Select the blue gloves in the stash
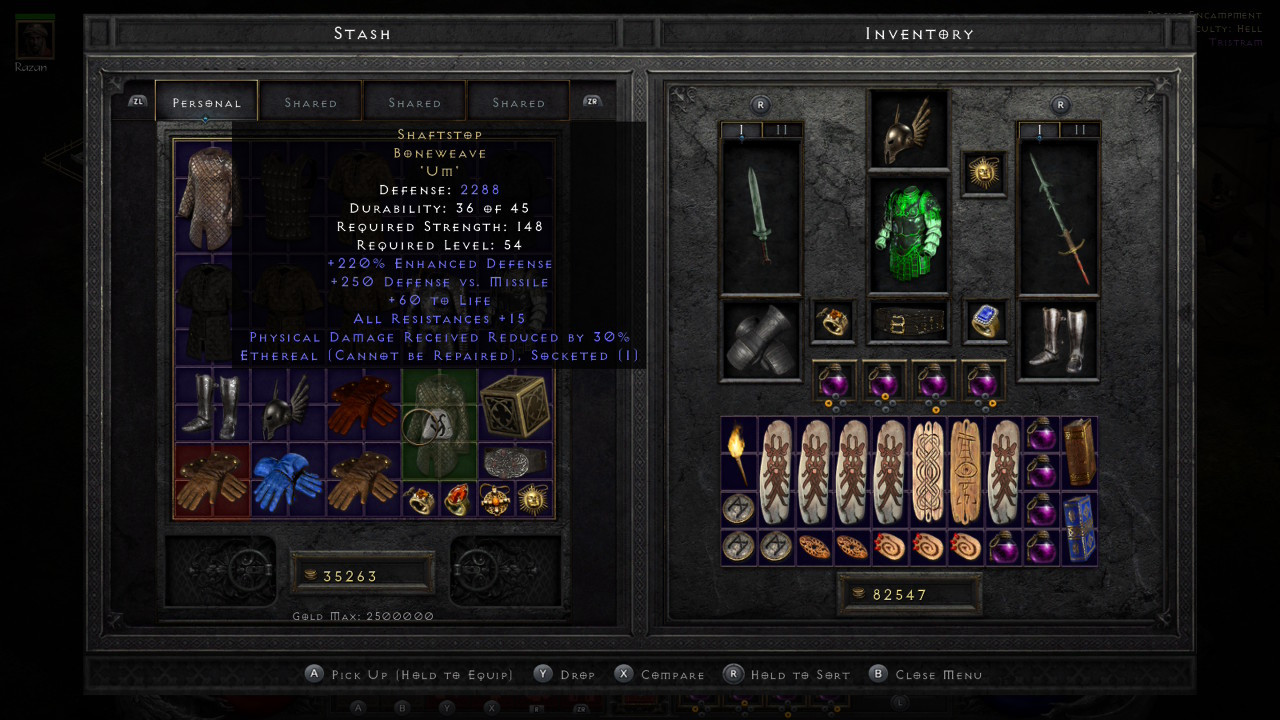Viewport: 1280px width, 720px height. (287, 481)
